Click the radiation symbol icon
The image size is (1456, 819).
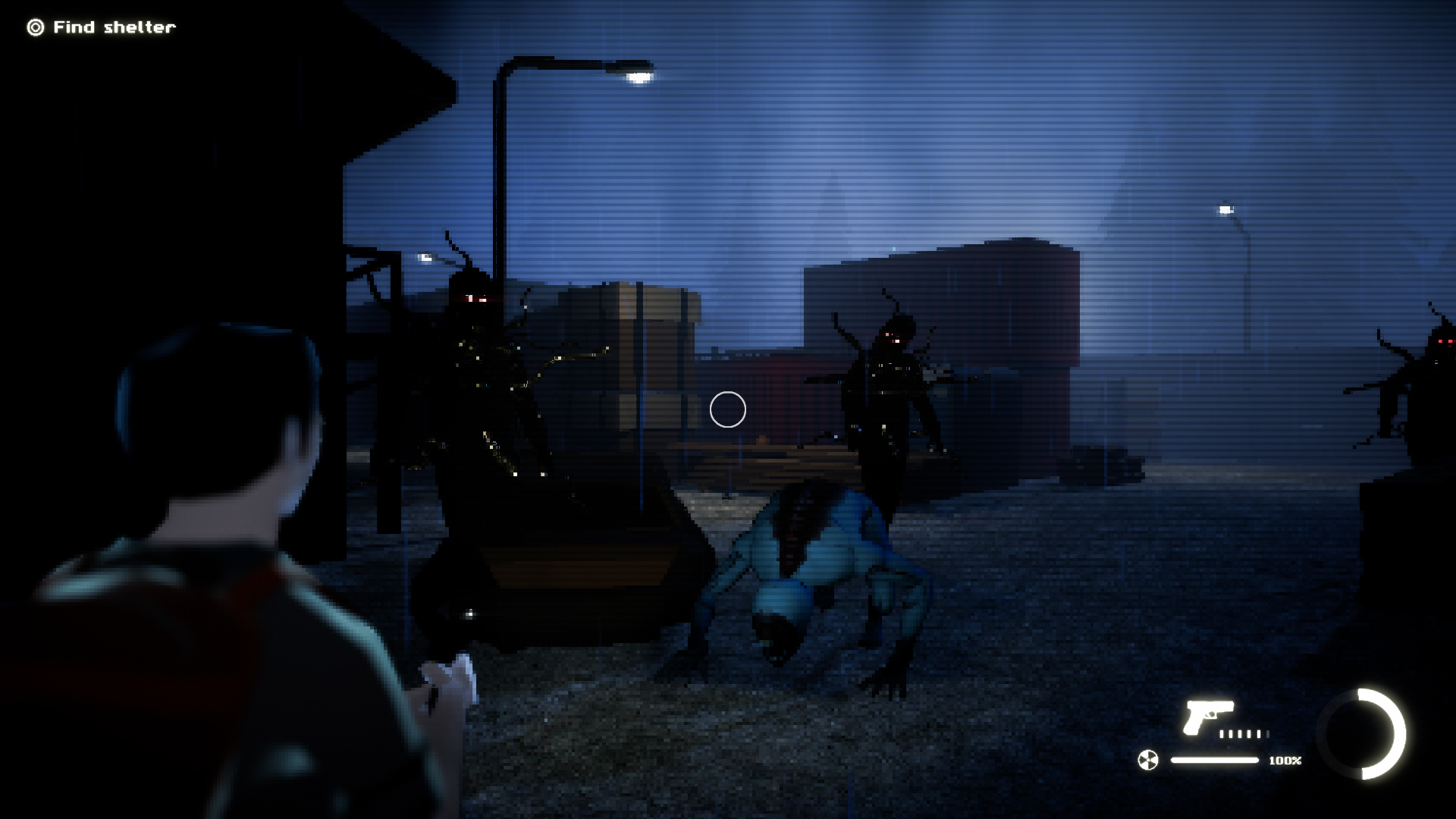tap(1148, 760)
